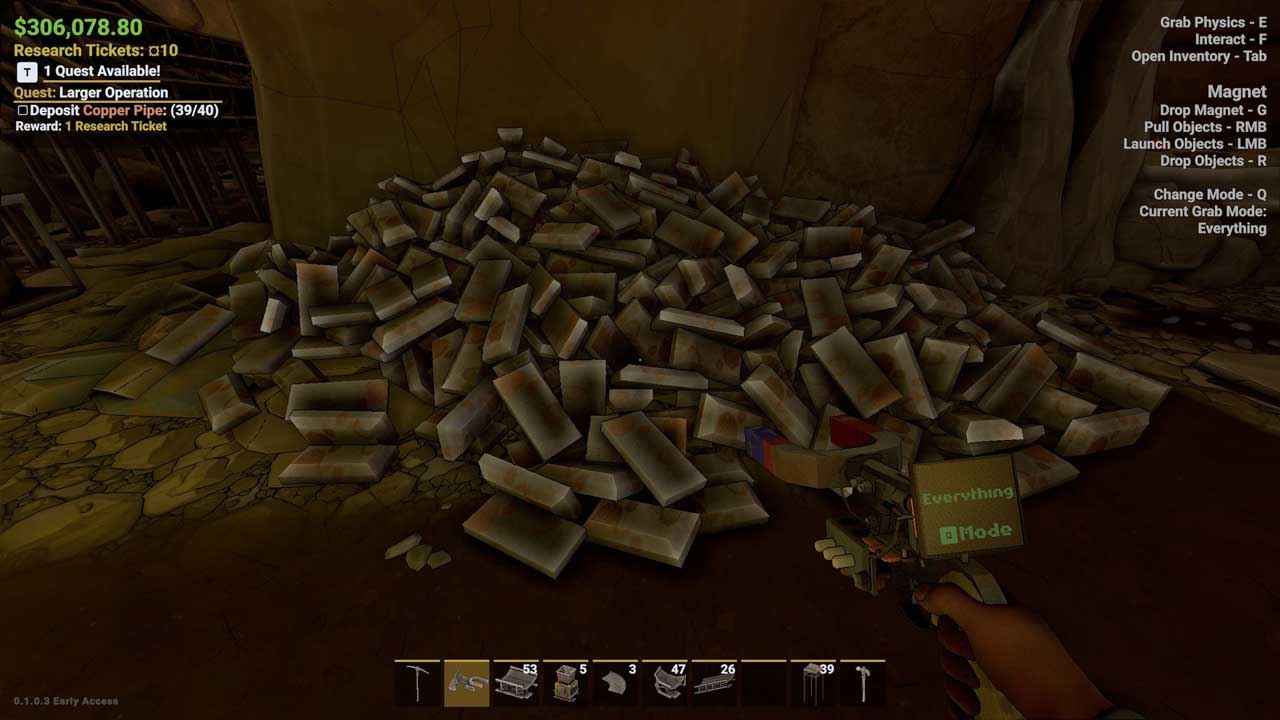Select the hammer hotbar slot

tap(862, 683)
